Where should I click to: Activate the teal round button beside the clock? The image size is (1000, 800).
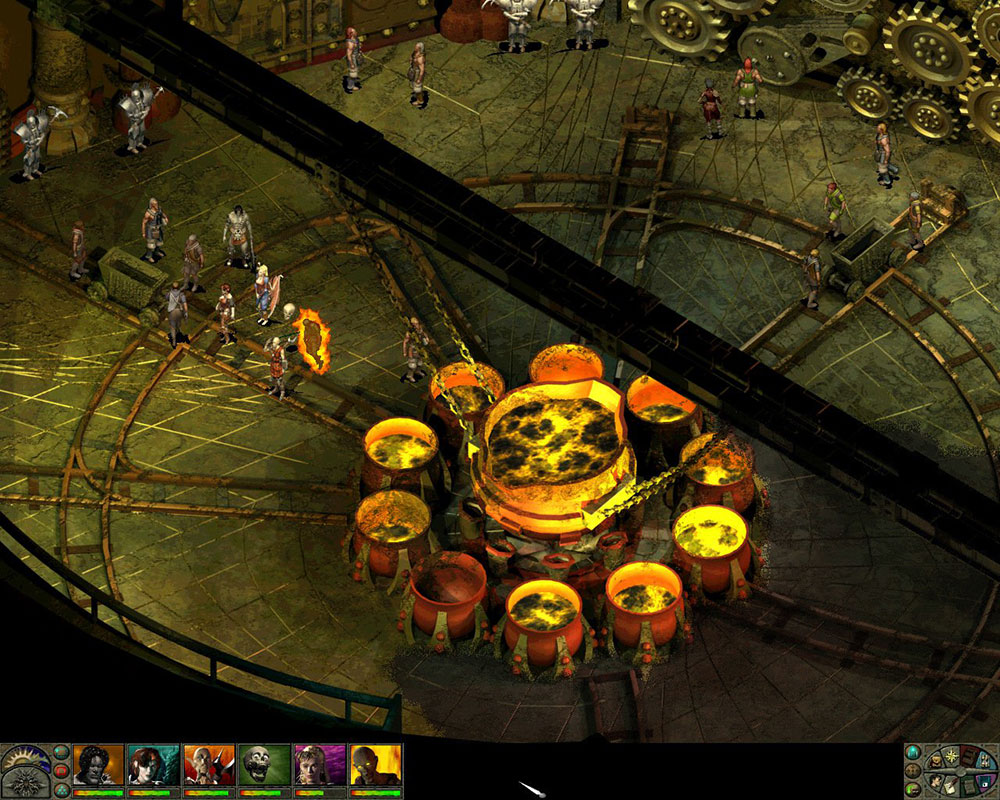pos(61,752)
